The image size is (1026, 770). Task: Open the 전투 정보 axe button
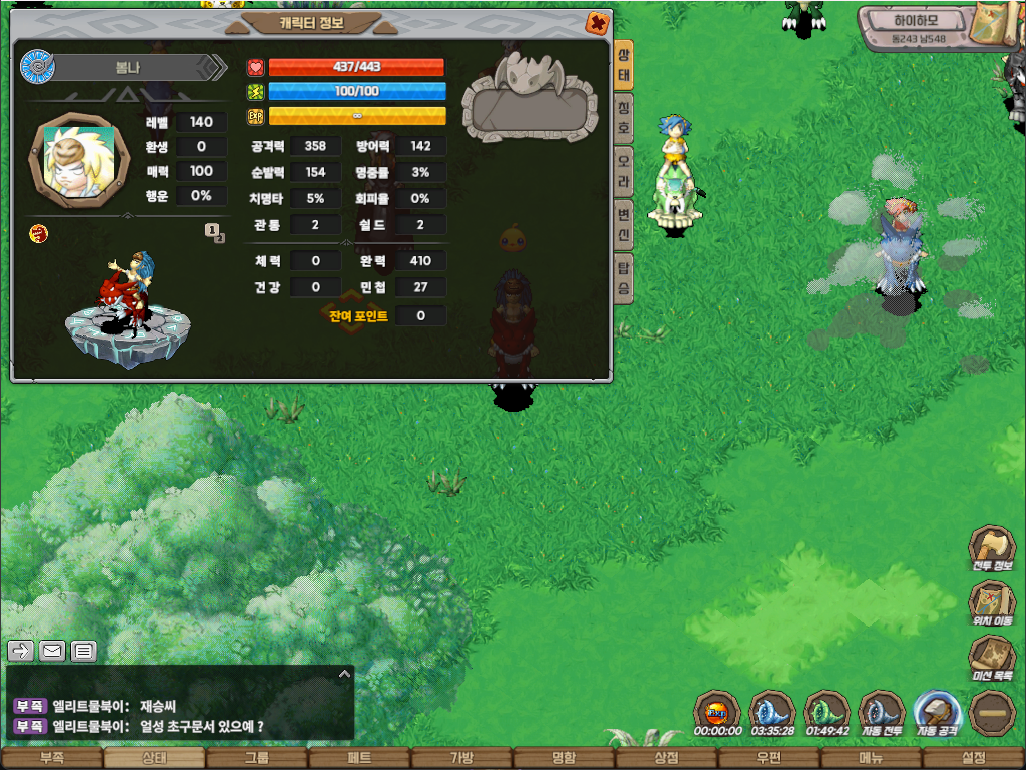[992, 548]
